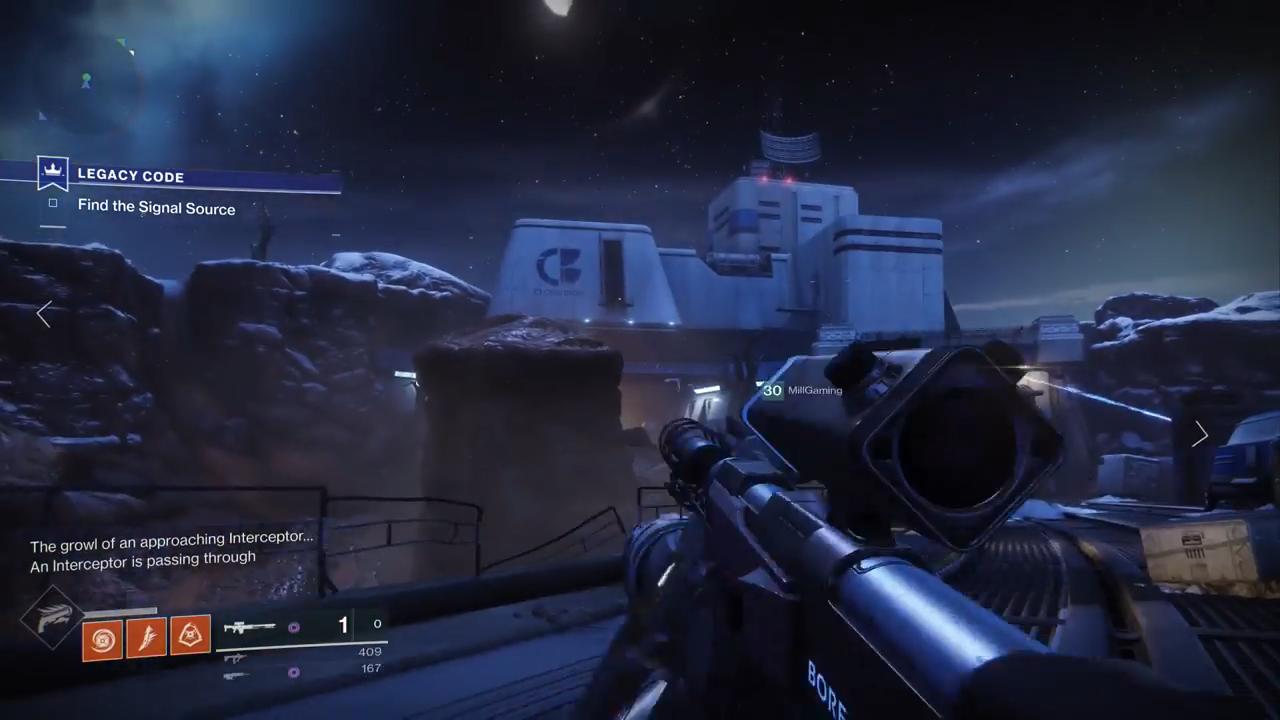Select the Find the Signal Source objective

coord(156,208)
